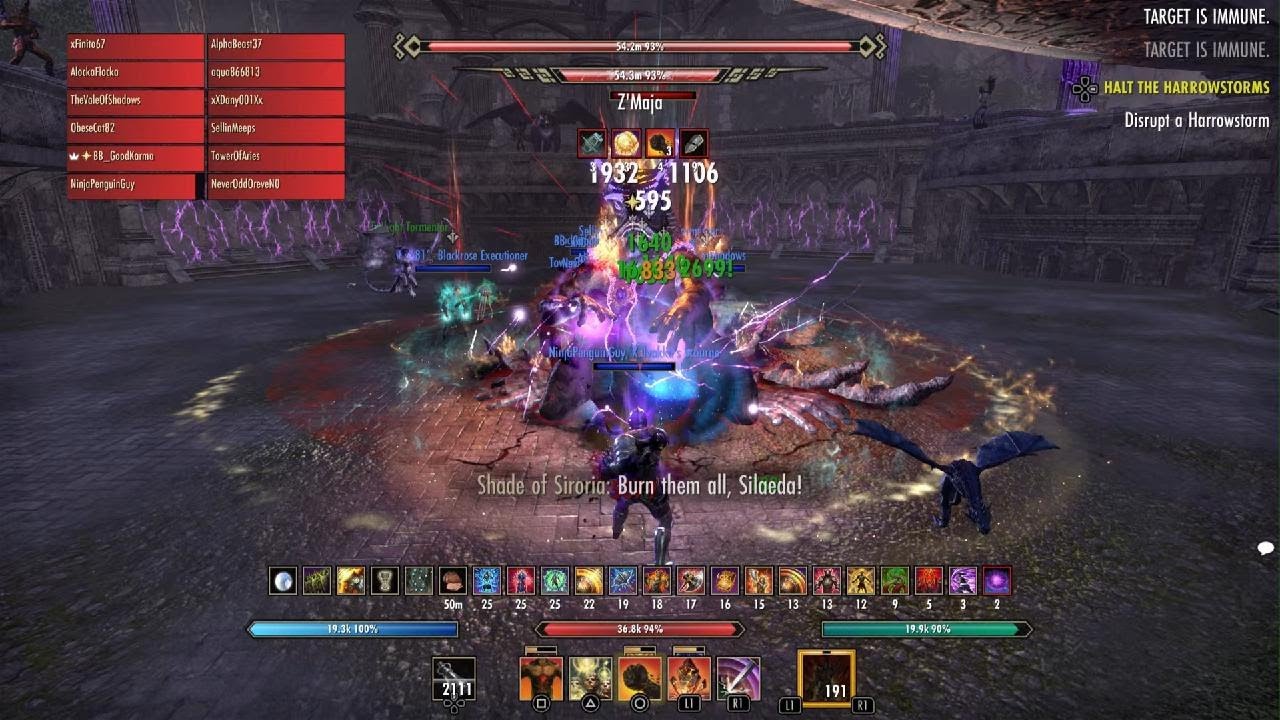The width and height of the screenshot is (1280, 720).
Task: Use the quickslot item showing 2111
Action: (454, 679)
